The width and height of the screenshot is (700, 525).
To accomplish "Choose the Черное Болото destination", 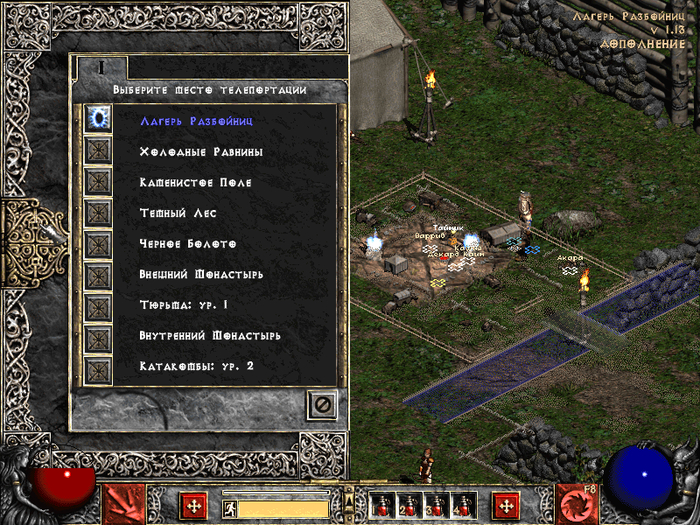I will (x=188, y=244).
